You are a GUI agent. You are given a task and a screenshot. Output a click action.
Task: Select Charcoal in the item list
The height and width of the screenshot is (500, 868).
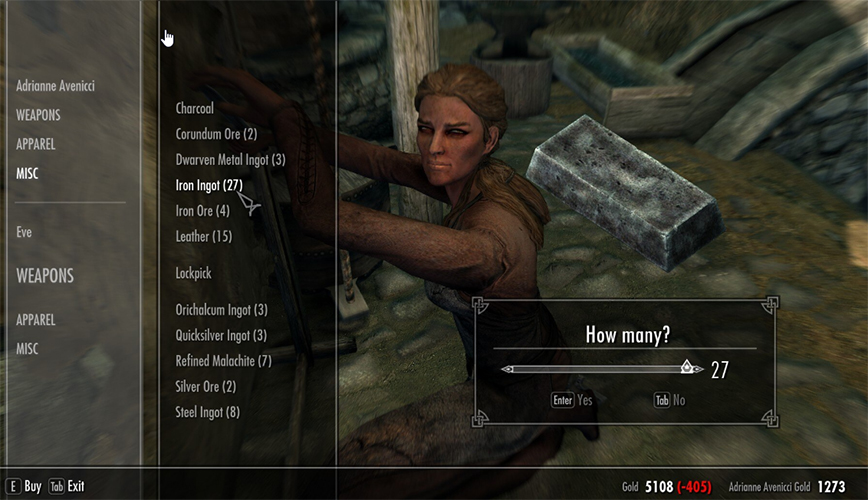pos(194,108)
